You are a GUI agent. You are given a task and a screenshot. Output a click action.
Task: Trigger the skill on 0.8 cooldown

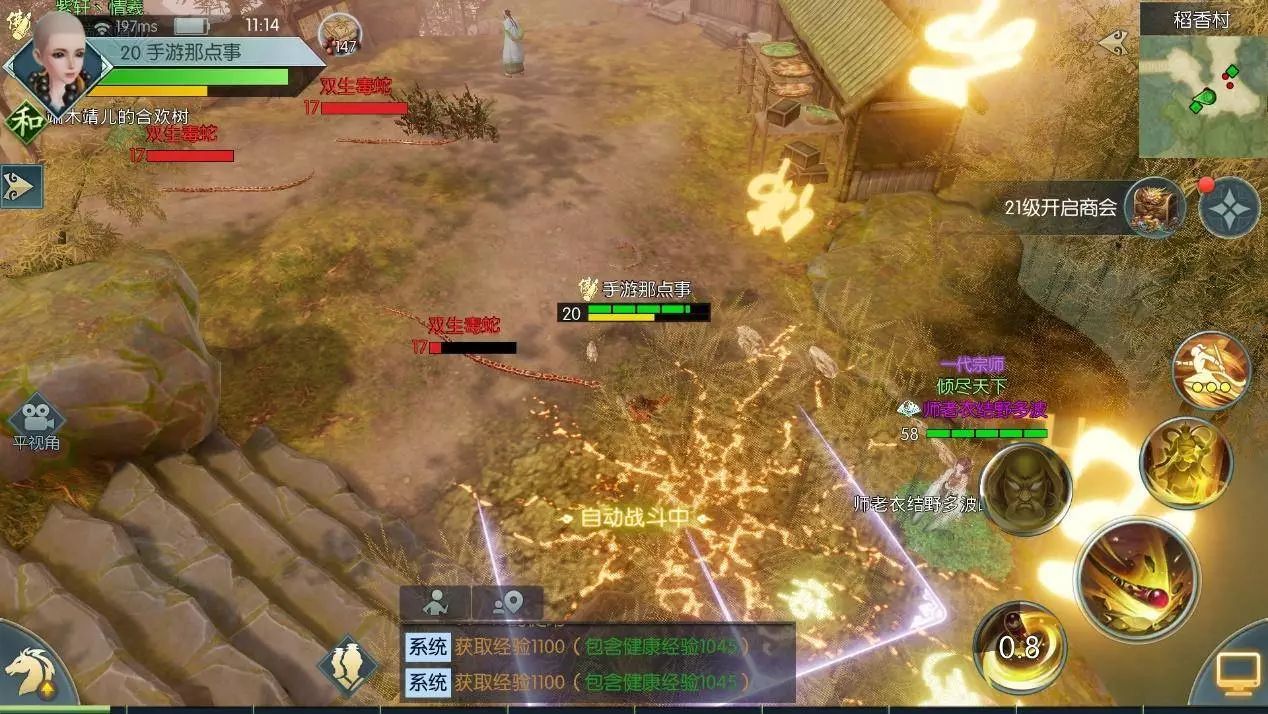[x=1018, y=647]
